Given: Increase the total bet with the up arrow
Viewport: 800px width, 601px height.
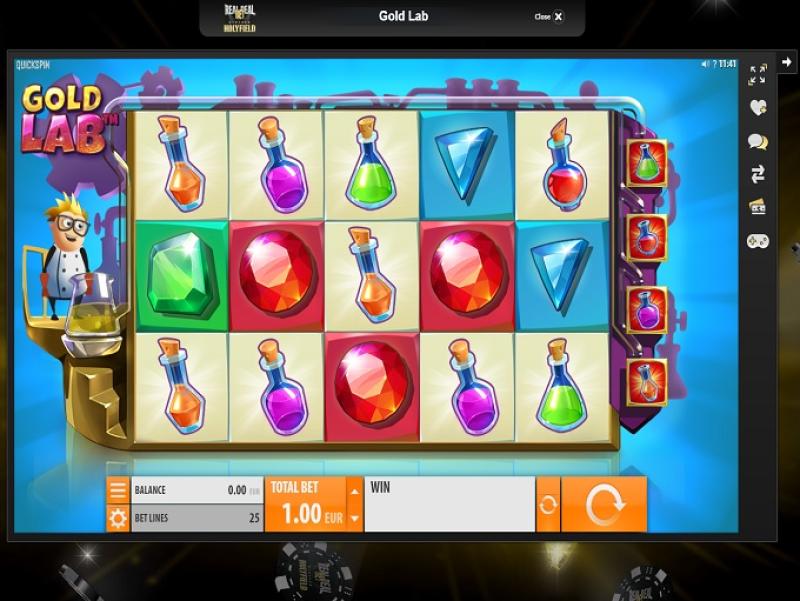Looking at the screenshot, I should [354, 490].
